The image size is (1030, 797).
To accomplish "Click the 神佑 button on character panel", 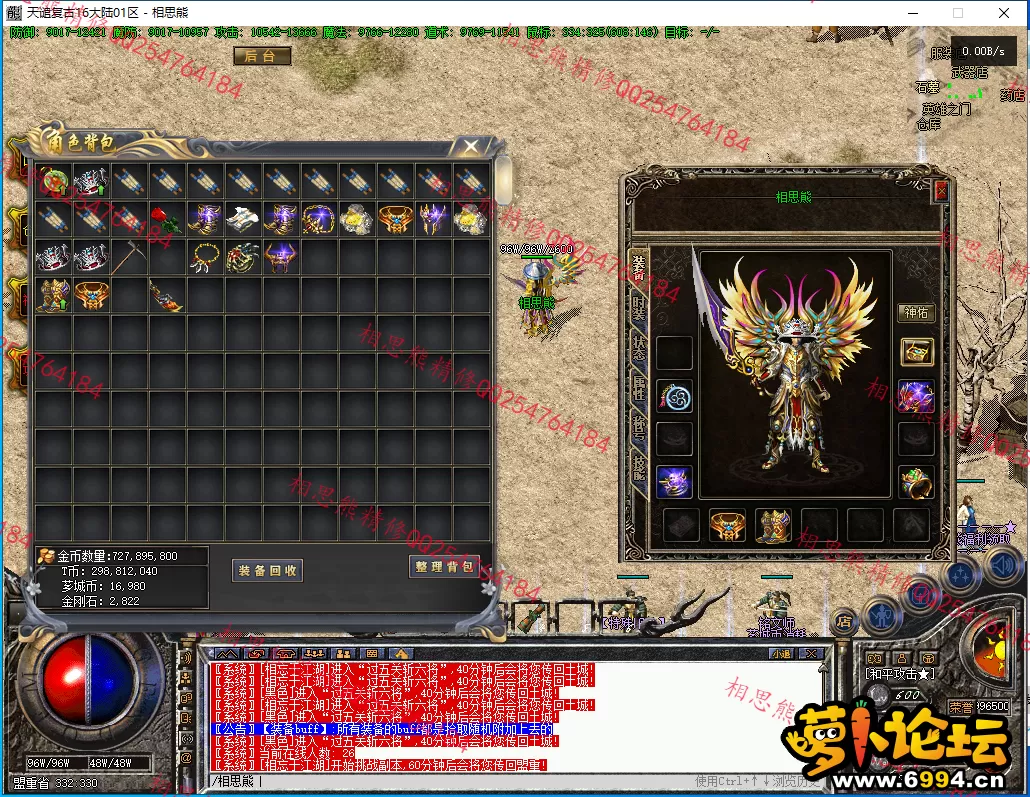I will point(916,313).
